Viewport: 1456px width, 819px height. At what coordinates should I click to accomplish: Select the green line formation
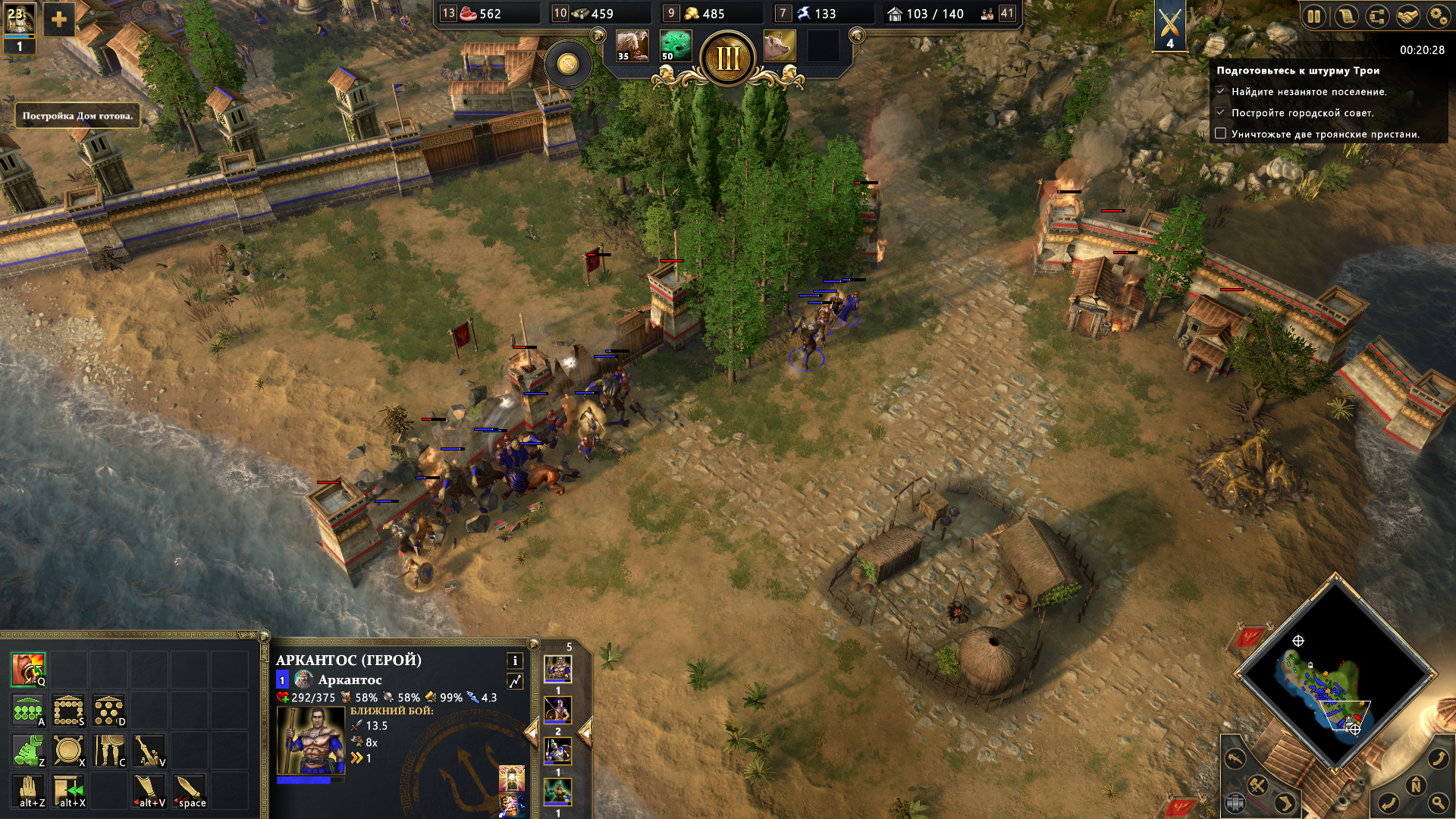28,710
